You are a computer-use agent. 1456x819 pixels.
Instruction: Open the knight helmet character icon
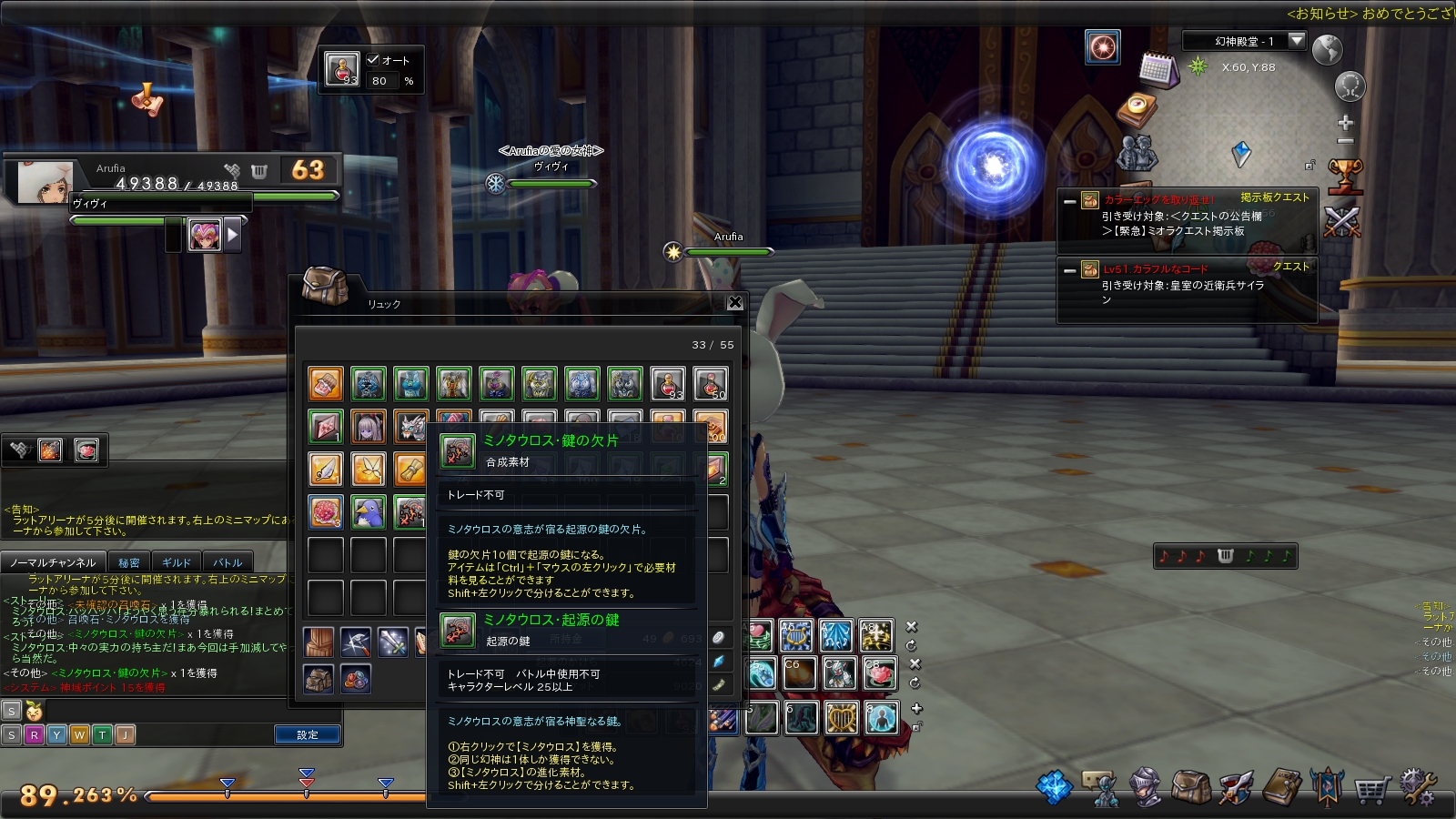click(1145, 788)
